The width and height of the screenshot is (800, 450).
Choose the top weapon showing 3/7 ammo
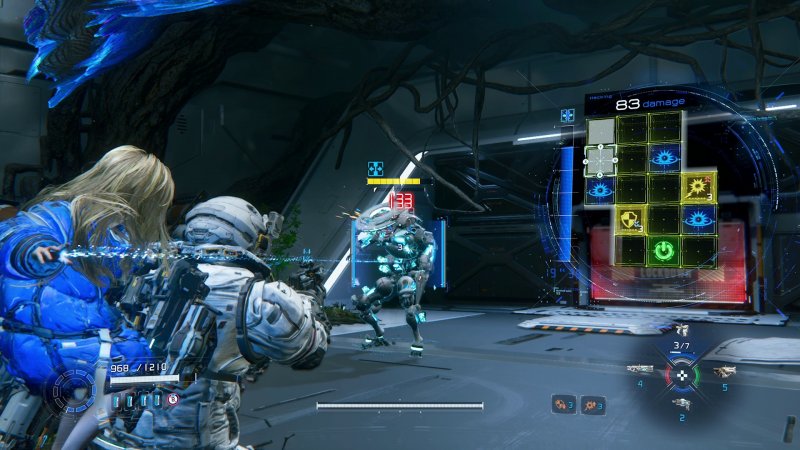click(682, 331)
